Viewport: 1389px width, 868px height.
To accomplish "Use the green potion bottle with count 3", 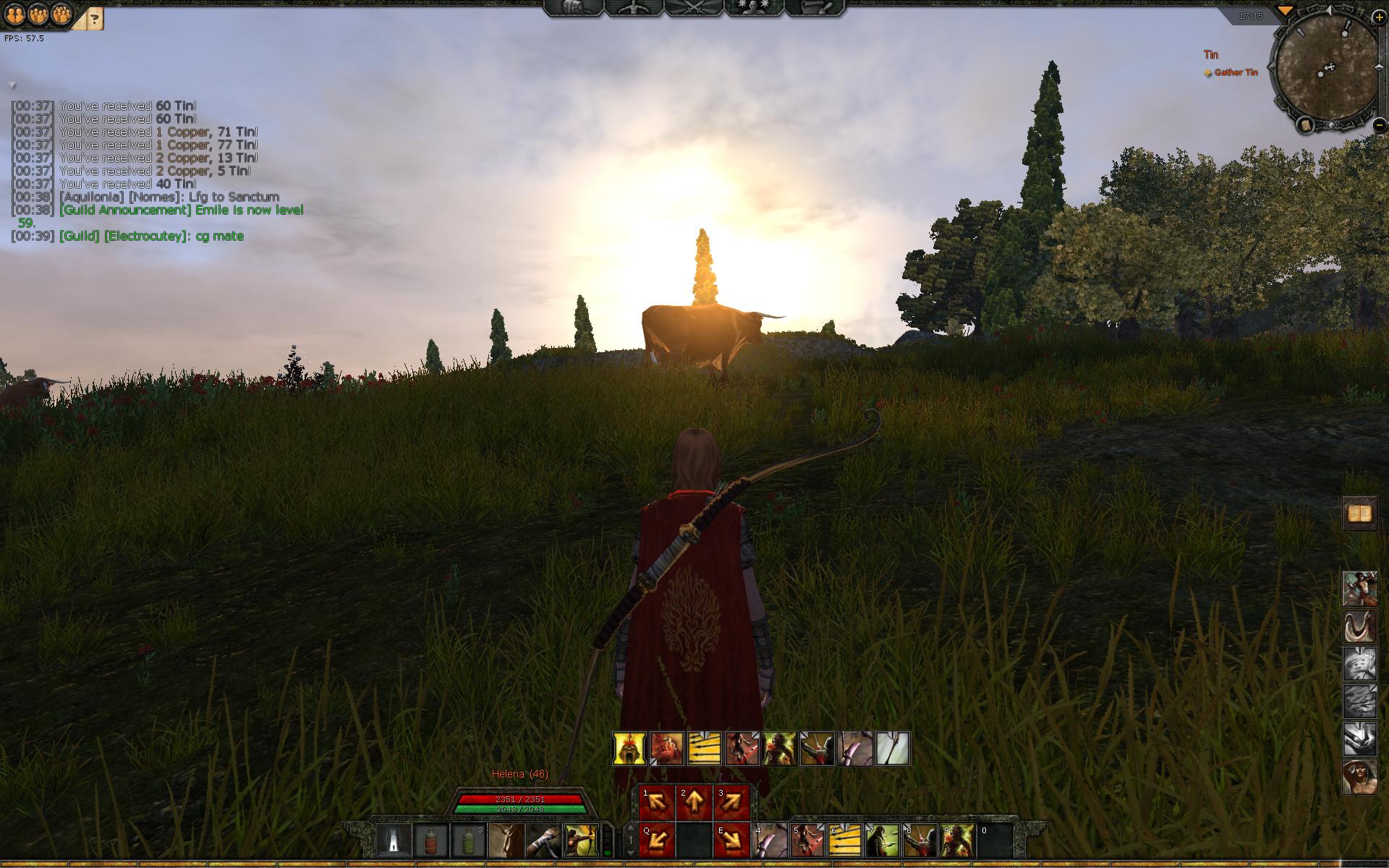I will click(x=469, y=841).
